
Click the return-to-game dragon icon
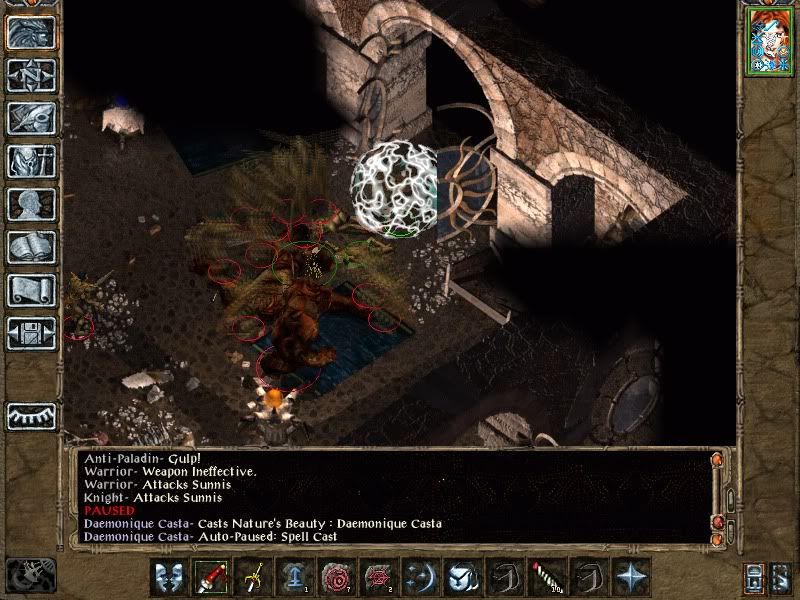31,32
